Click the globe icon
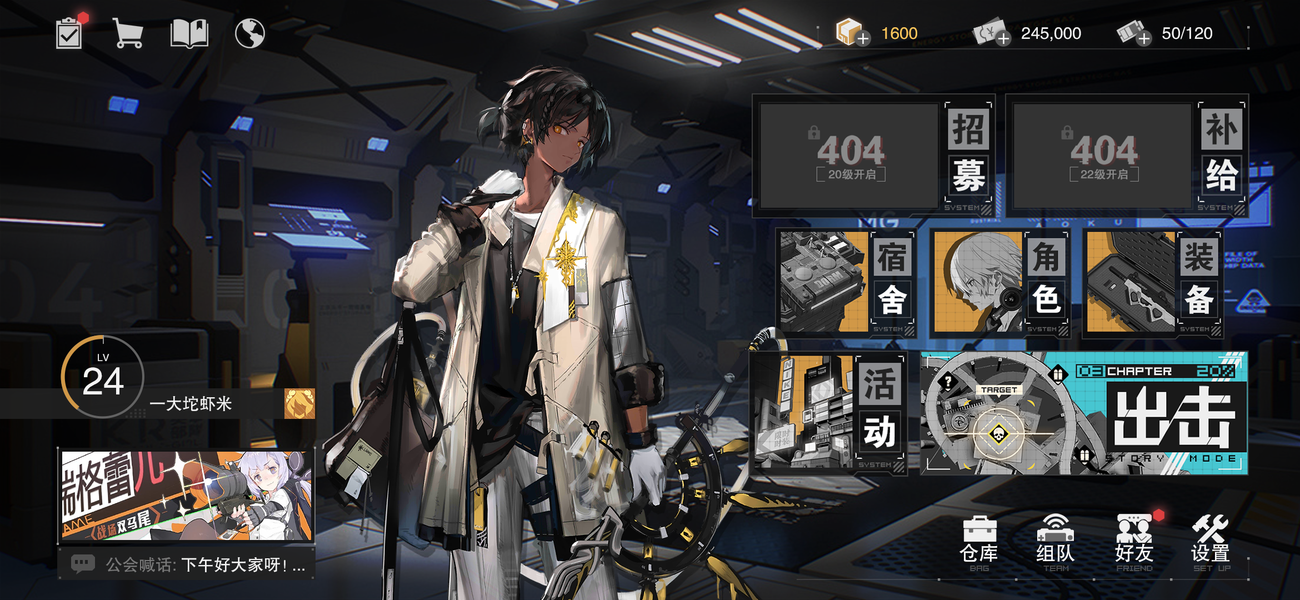The width and height of the screenshot is (1300, 600). click(x=249, y=34)
